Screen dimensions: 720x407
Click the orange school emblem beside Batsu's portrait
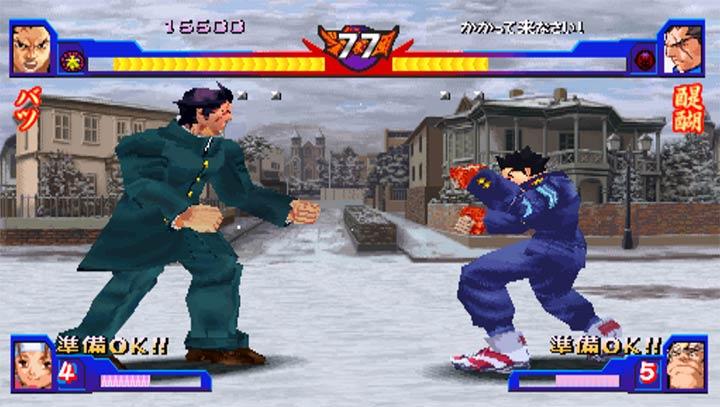pos(72,60)
